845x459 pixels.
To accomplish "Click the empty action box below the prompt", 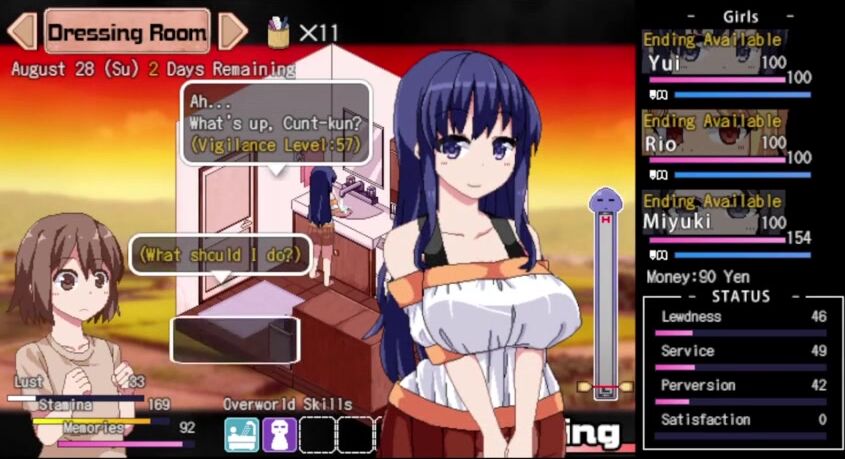I will [235, 339].
